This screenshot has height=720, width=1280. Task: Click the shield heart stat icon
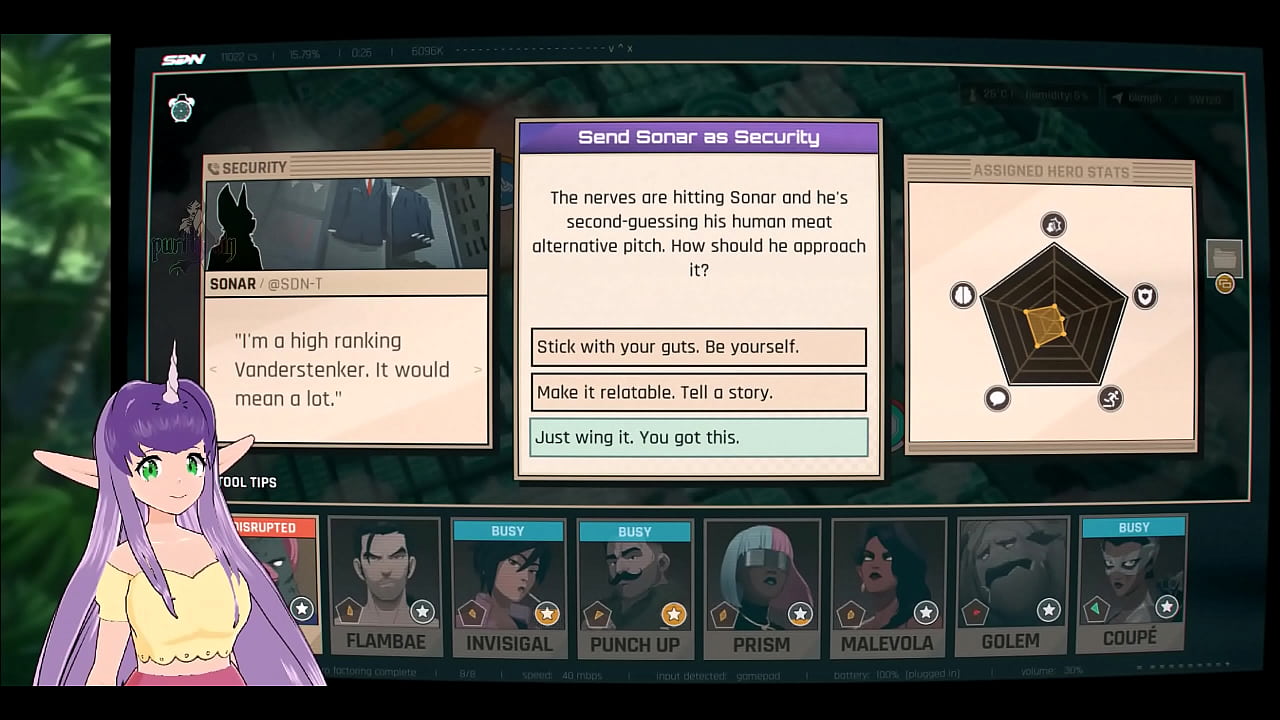coord(1144,295)
